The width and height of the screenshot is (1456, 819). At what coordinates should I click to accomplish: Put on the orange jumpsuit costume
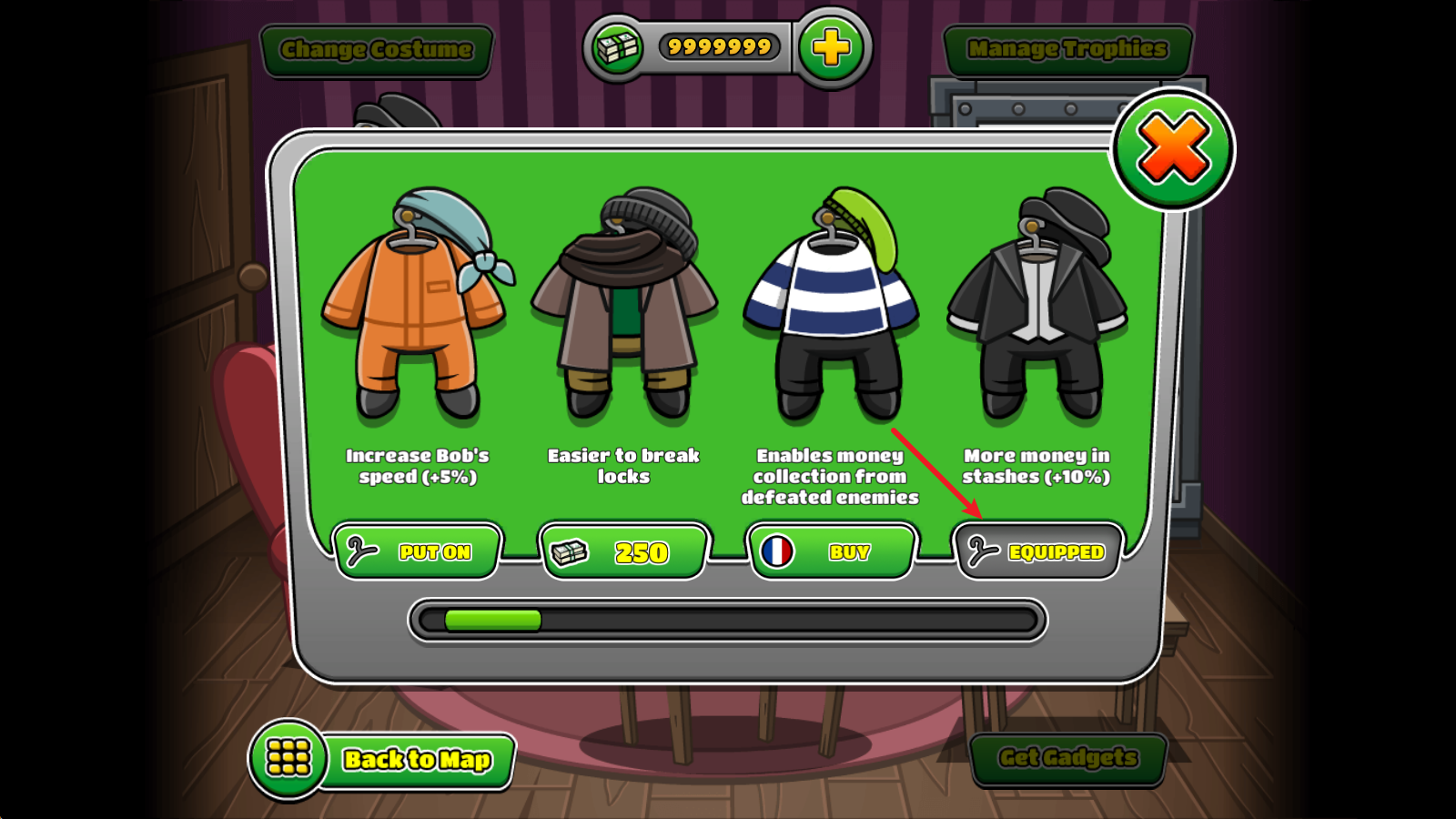click(418, 551)
